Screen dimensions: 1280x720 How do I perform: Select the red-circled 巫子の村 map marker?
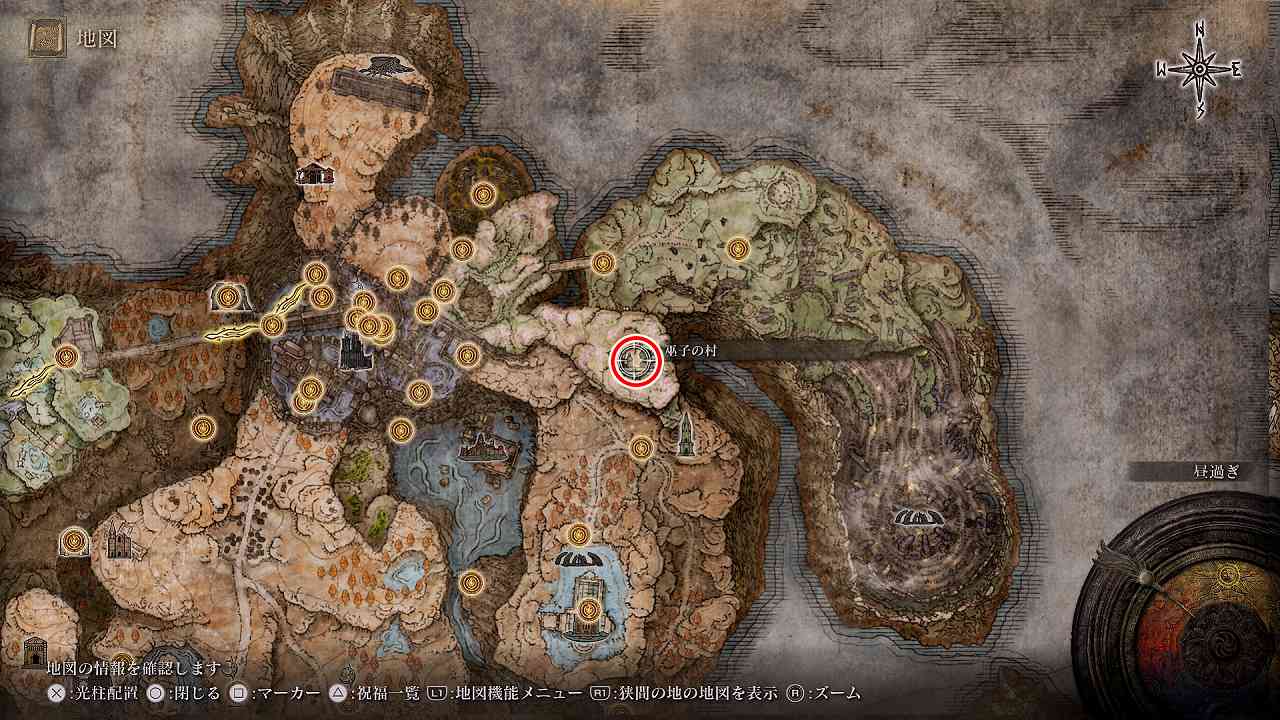click(636, 360)
